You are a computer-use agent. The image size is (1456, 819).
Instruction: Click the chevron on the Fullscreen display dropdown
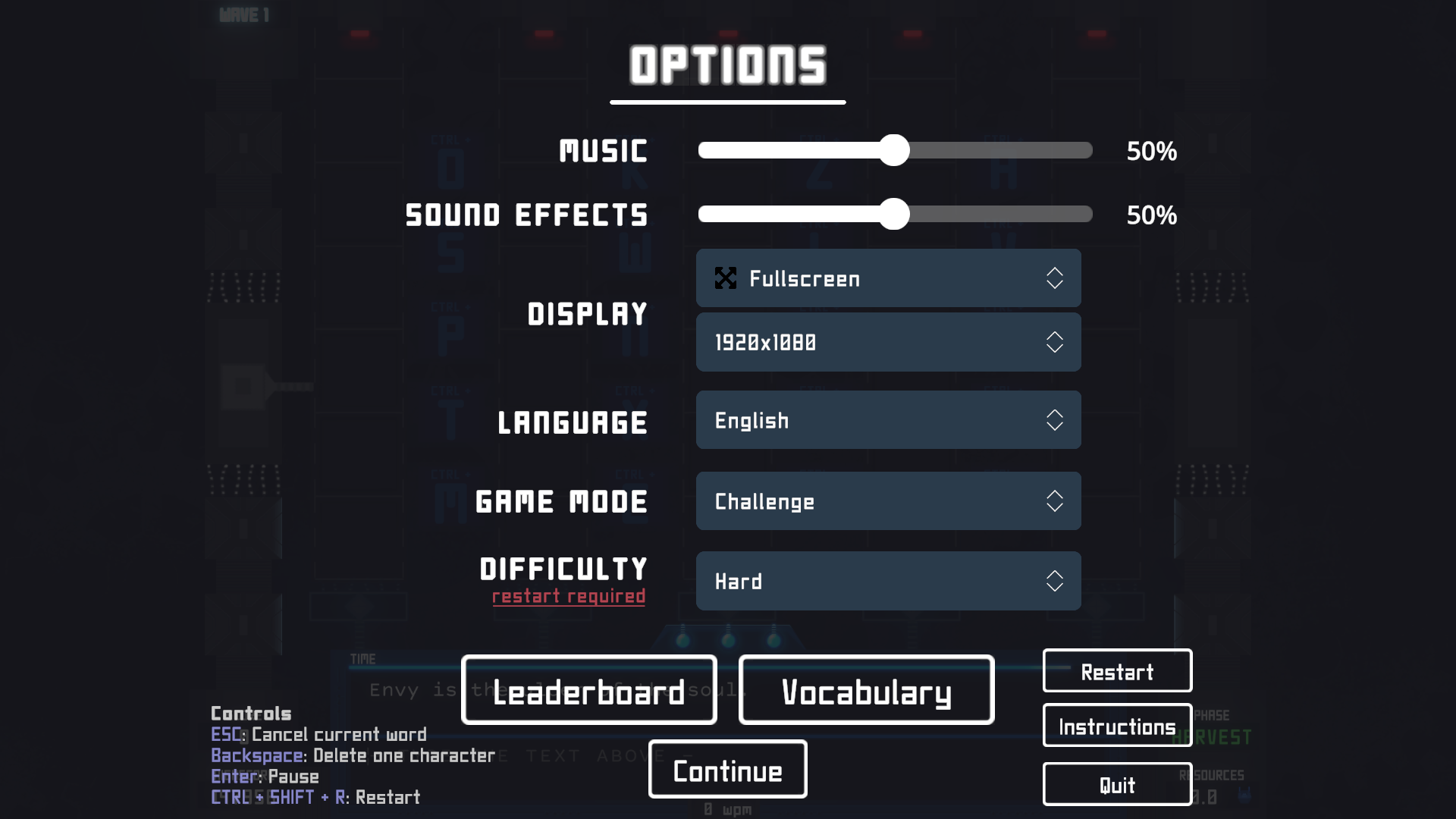coord(1055,278)
